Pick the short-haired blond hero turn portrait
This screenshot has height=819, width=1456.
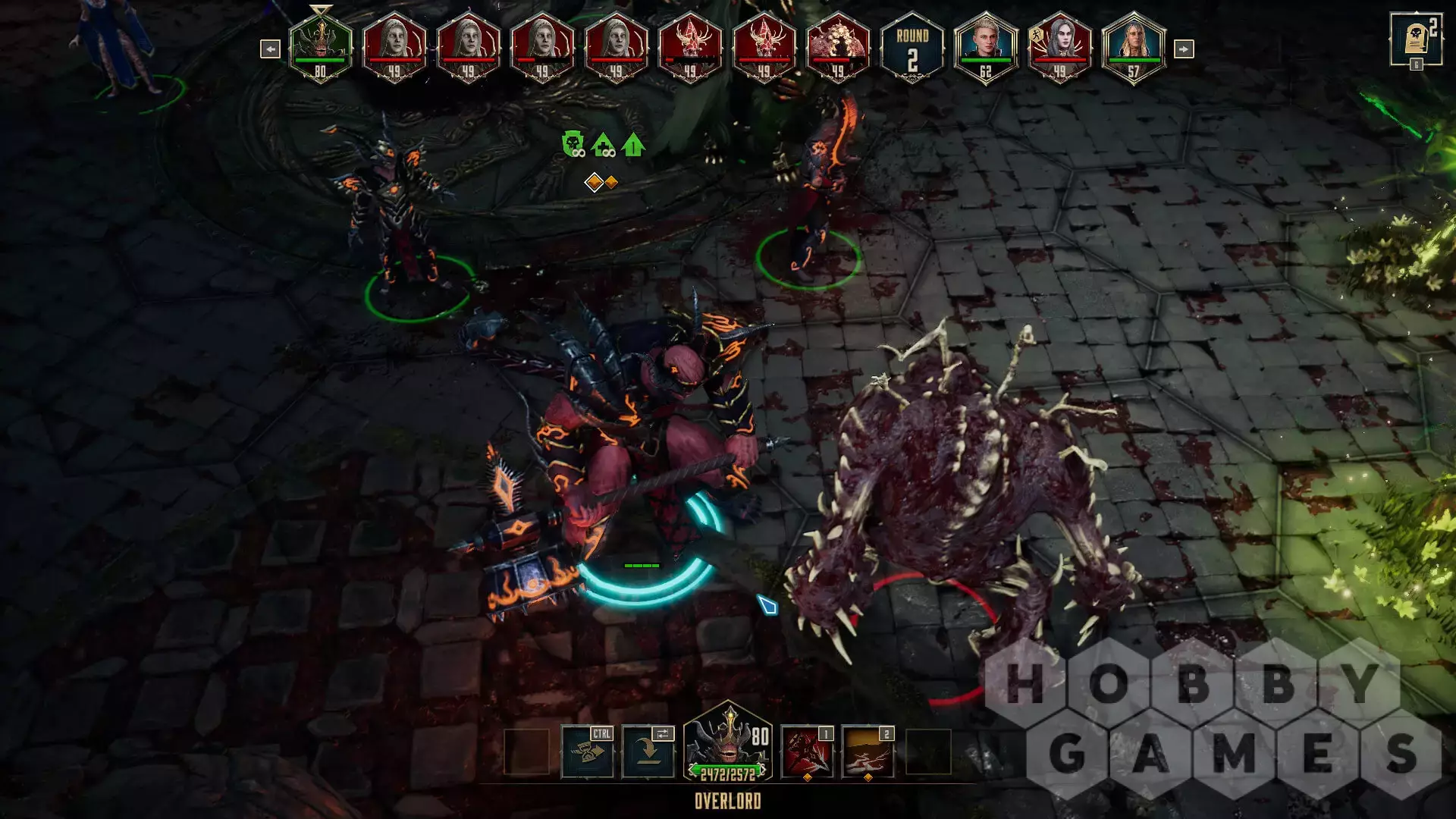(985, 47)
